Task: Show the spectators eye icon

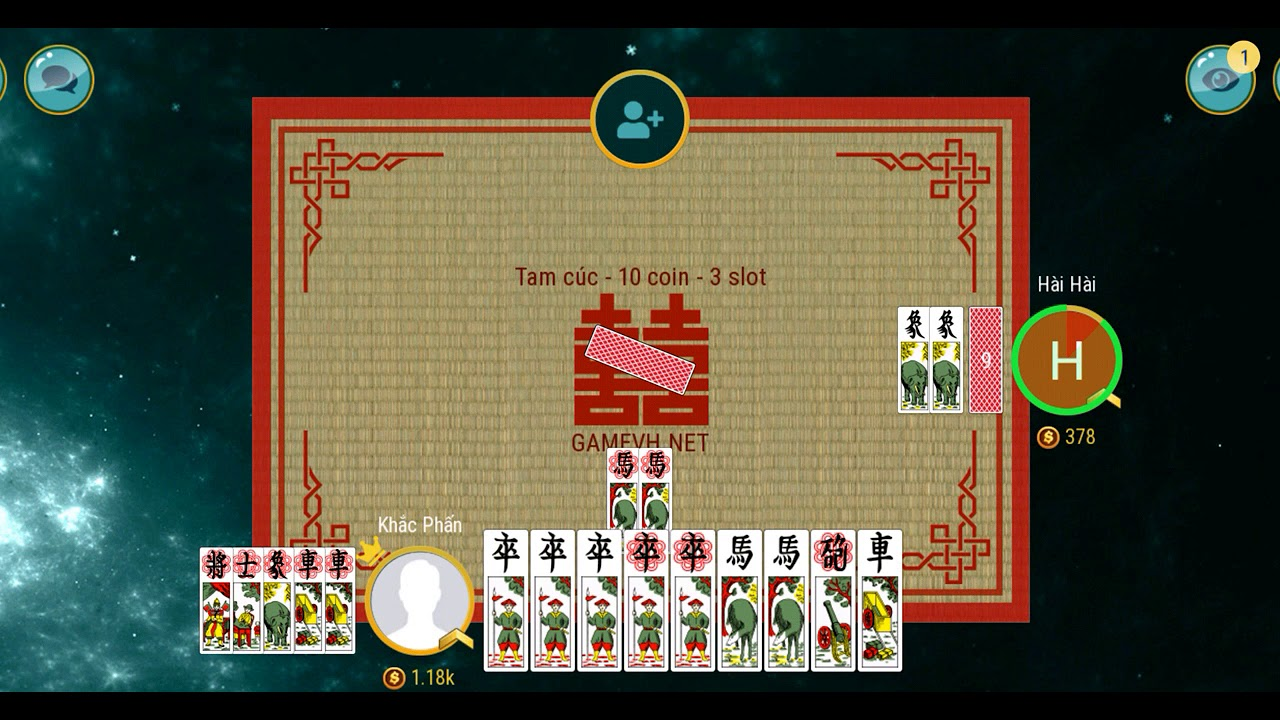Action: click(1219, 79)
